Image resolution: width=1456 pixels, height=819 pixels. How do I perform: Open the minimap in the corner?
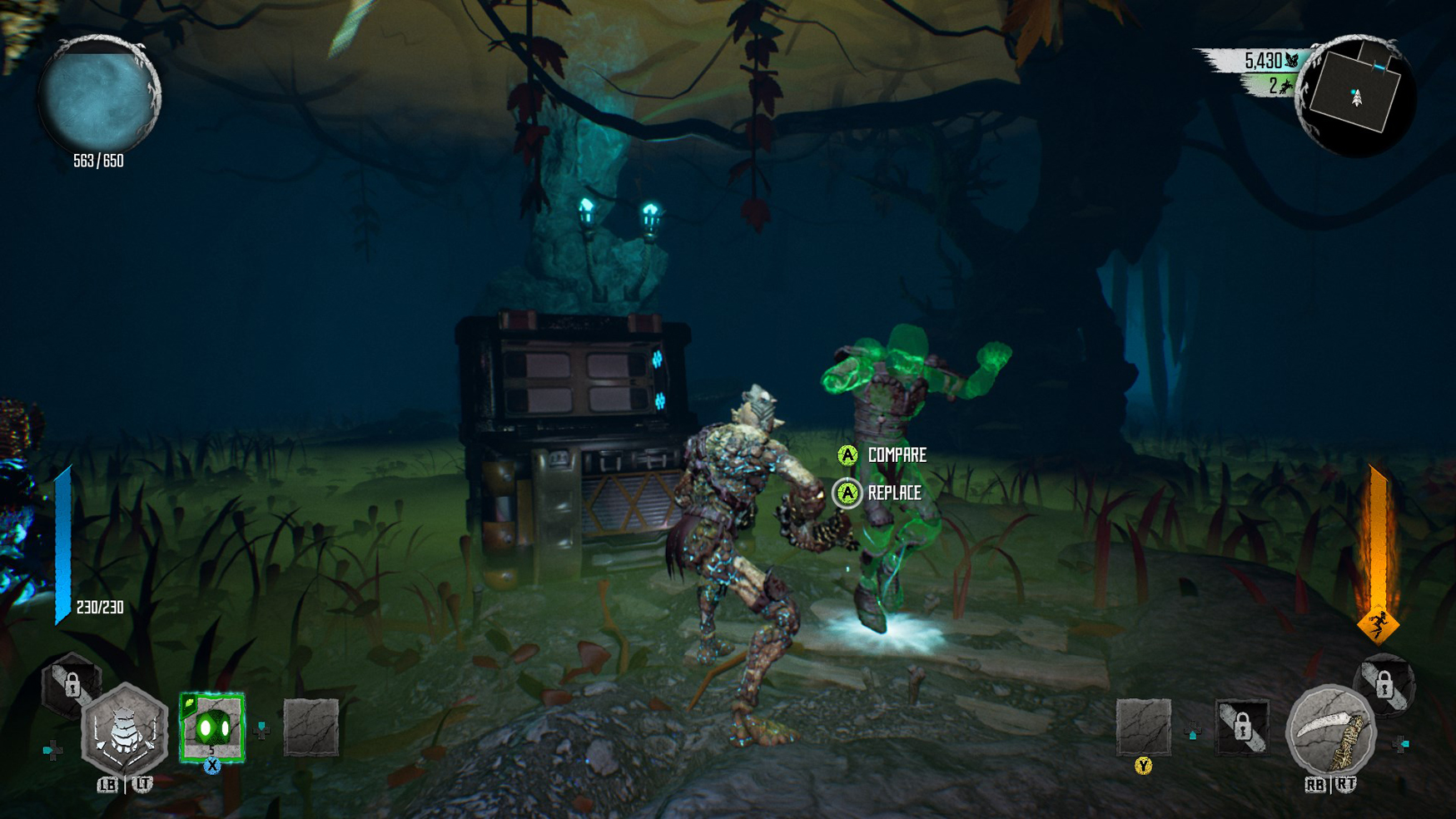click(x=1354, y=97)
